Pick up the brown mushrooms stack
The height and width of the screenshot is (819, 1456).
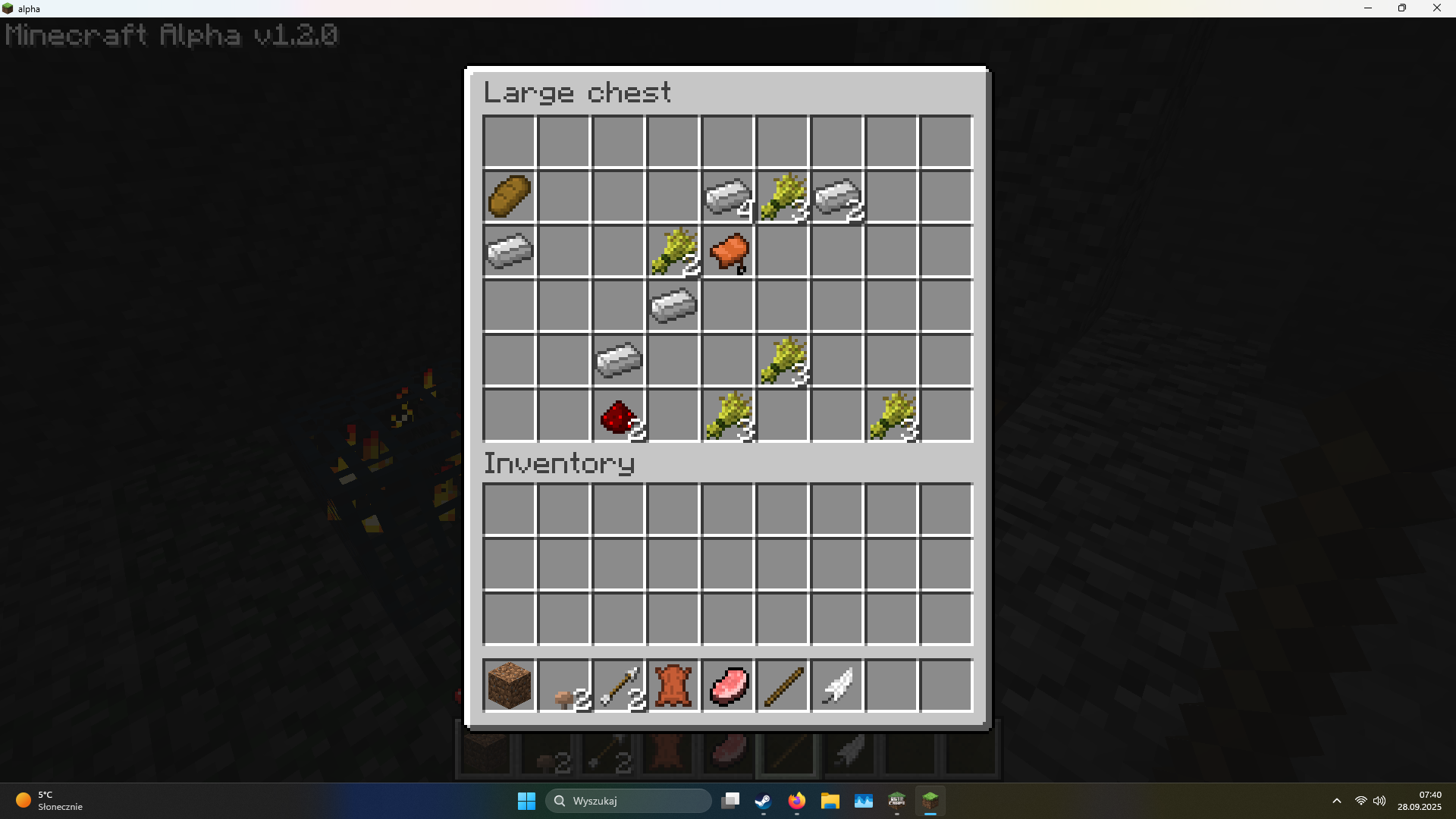564,686
